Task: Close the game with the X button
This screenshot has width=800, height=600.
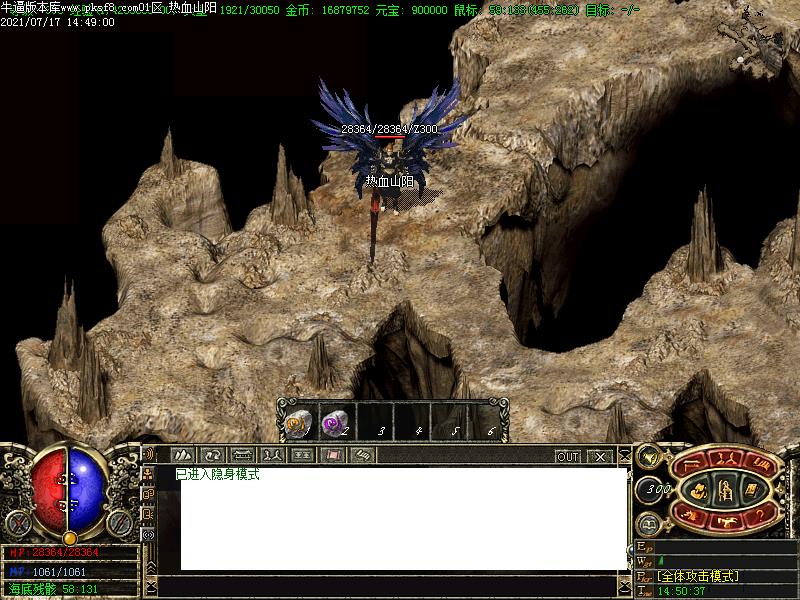Action: pyautogui.click(x=599, y=457)
